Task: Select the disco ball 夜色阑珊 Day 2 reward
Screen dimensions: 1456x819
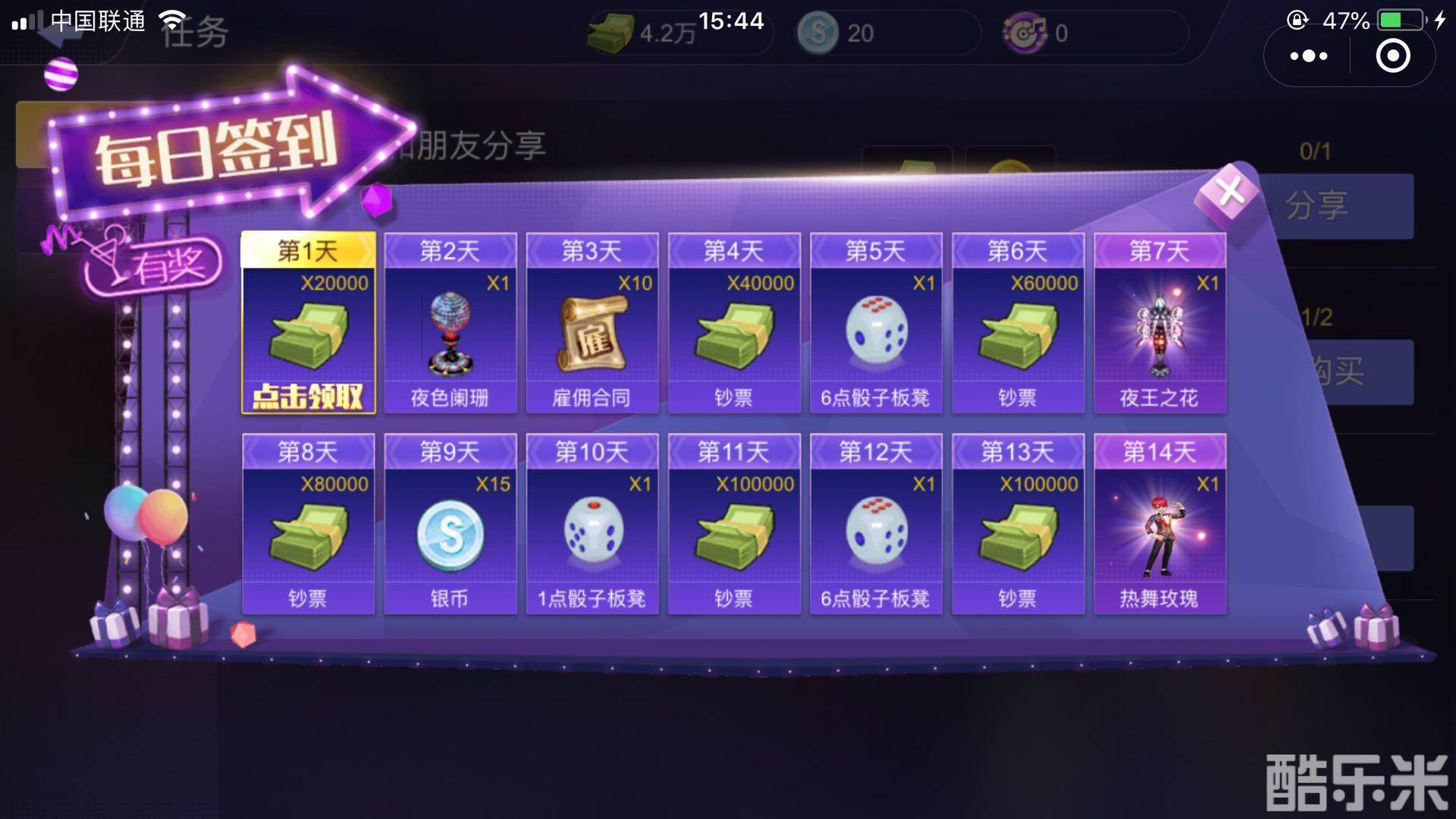Action: coord(450,332)
